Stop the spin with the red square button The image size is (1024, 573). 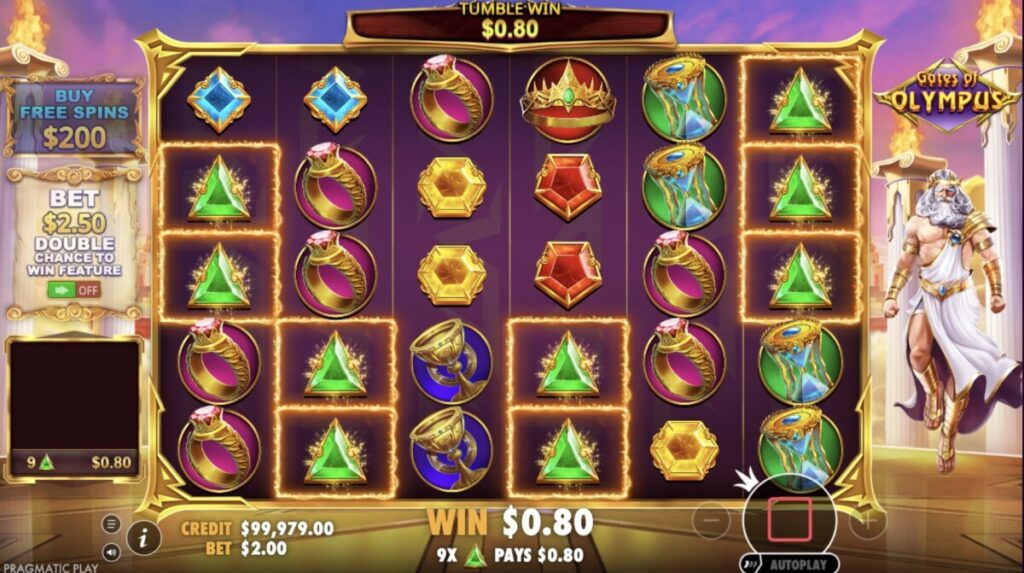789,520
